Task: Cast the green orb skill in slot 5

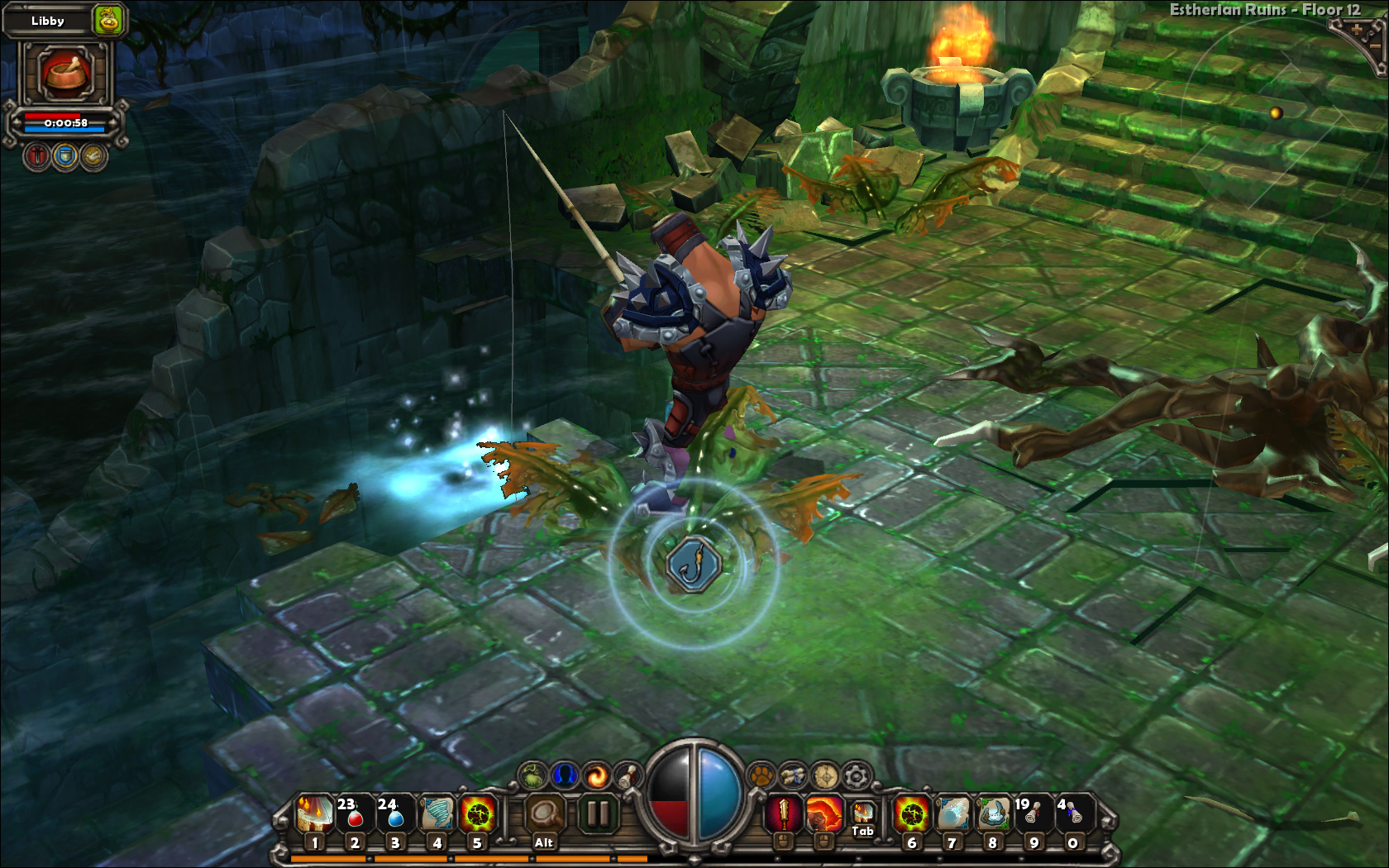Action: pos(477,814)
